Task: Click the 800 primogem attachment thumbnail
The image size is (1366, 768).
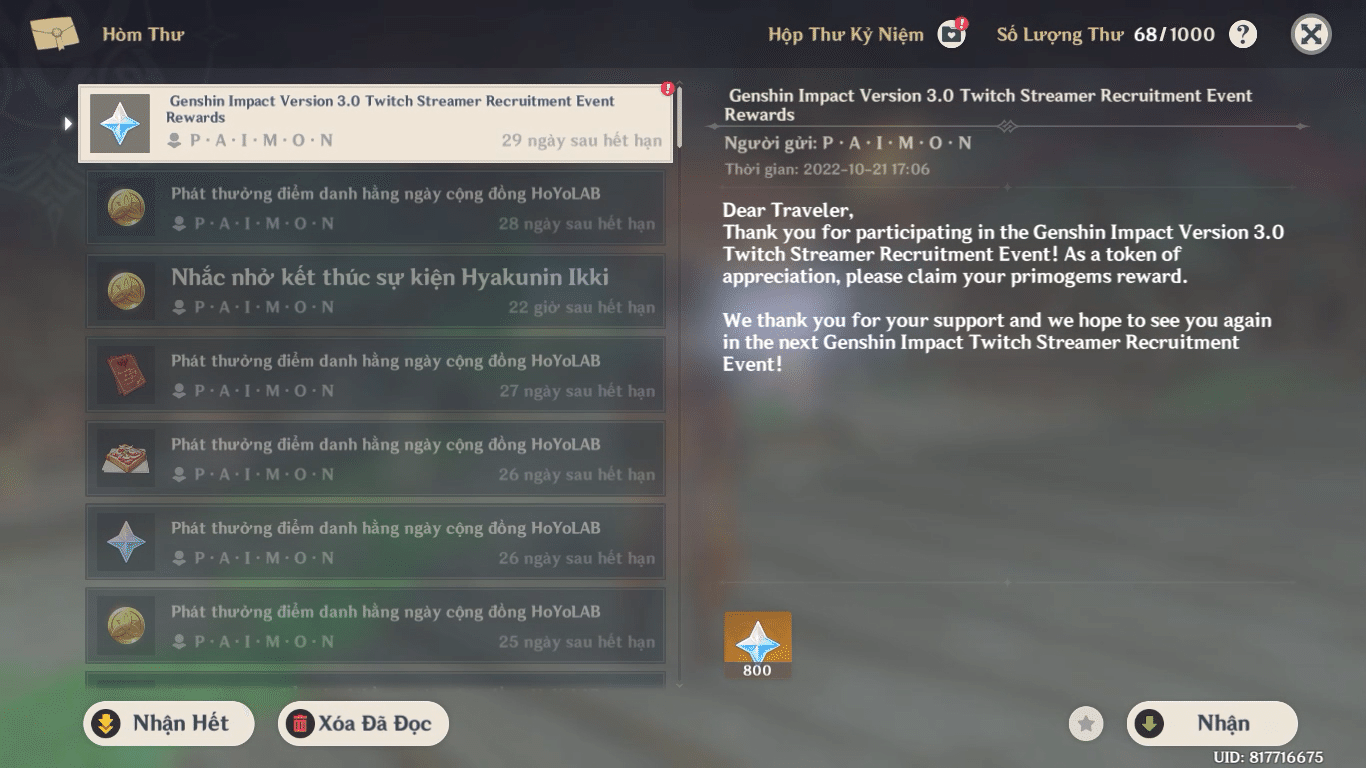Action: pyautogui.click(x=757, y=644)
